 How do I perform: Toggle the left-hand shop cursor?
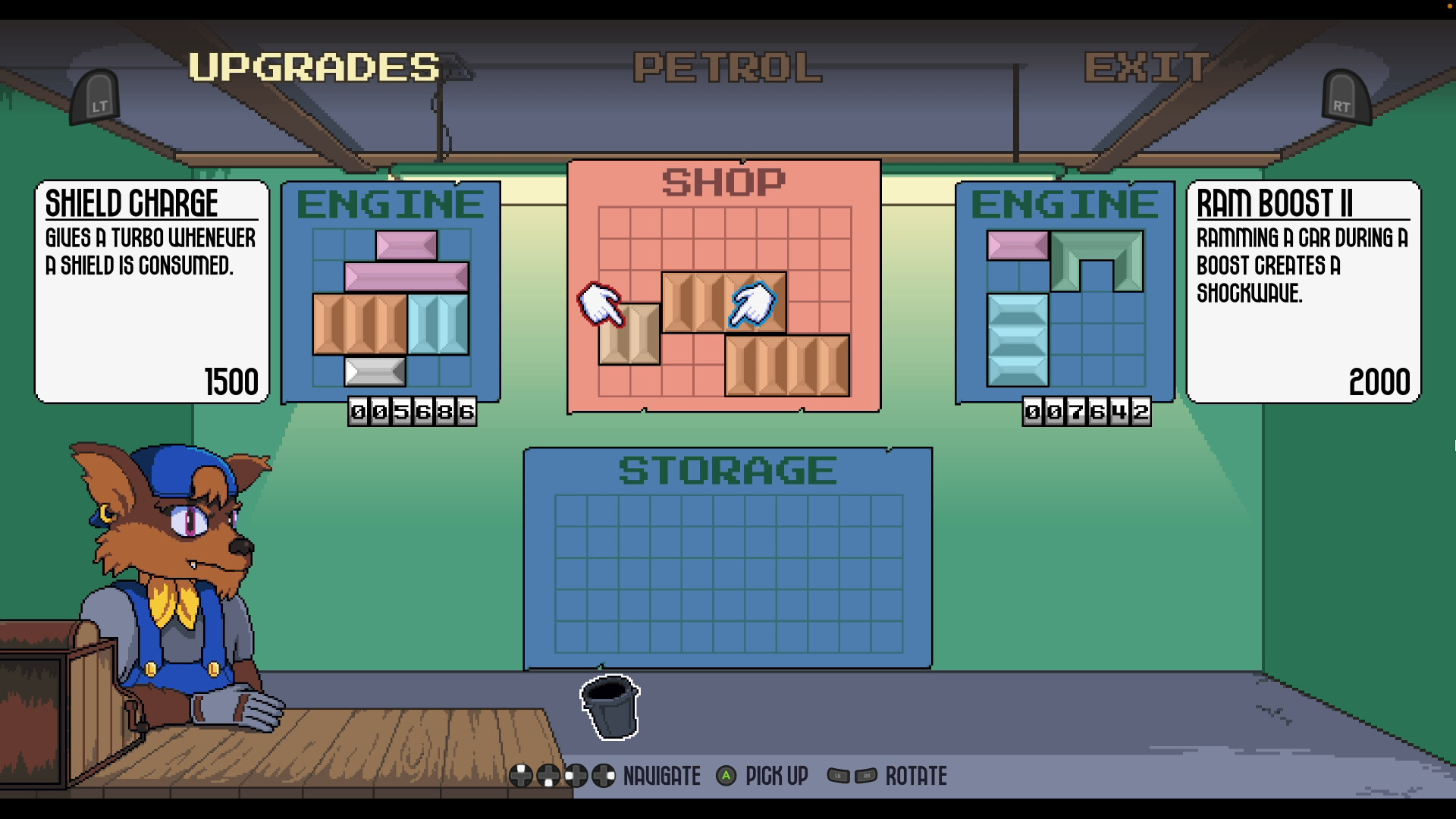click(601, 306)
